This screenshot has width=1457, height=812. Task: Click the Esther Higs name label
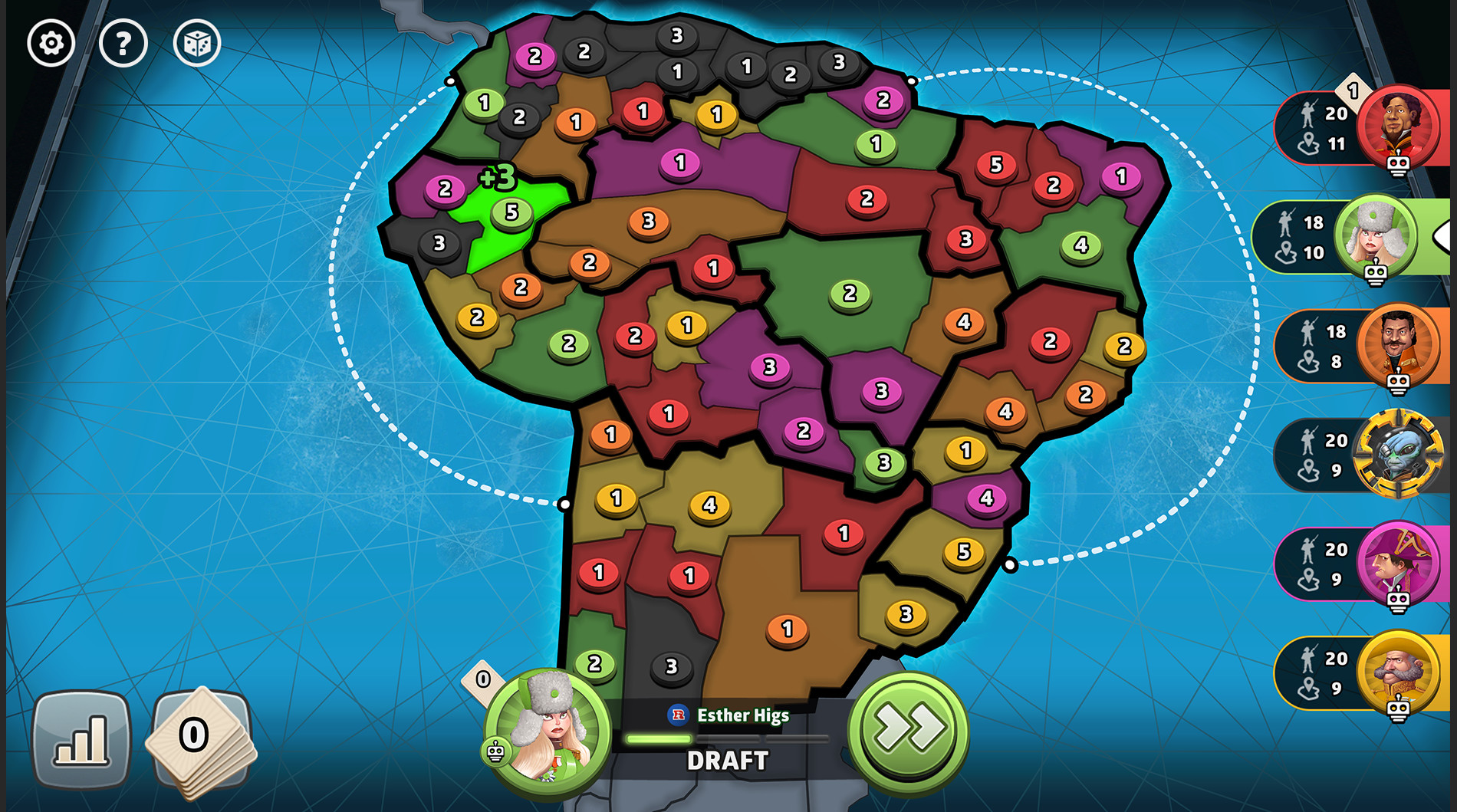[x=742, y=715]
